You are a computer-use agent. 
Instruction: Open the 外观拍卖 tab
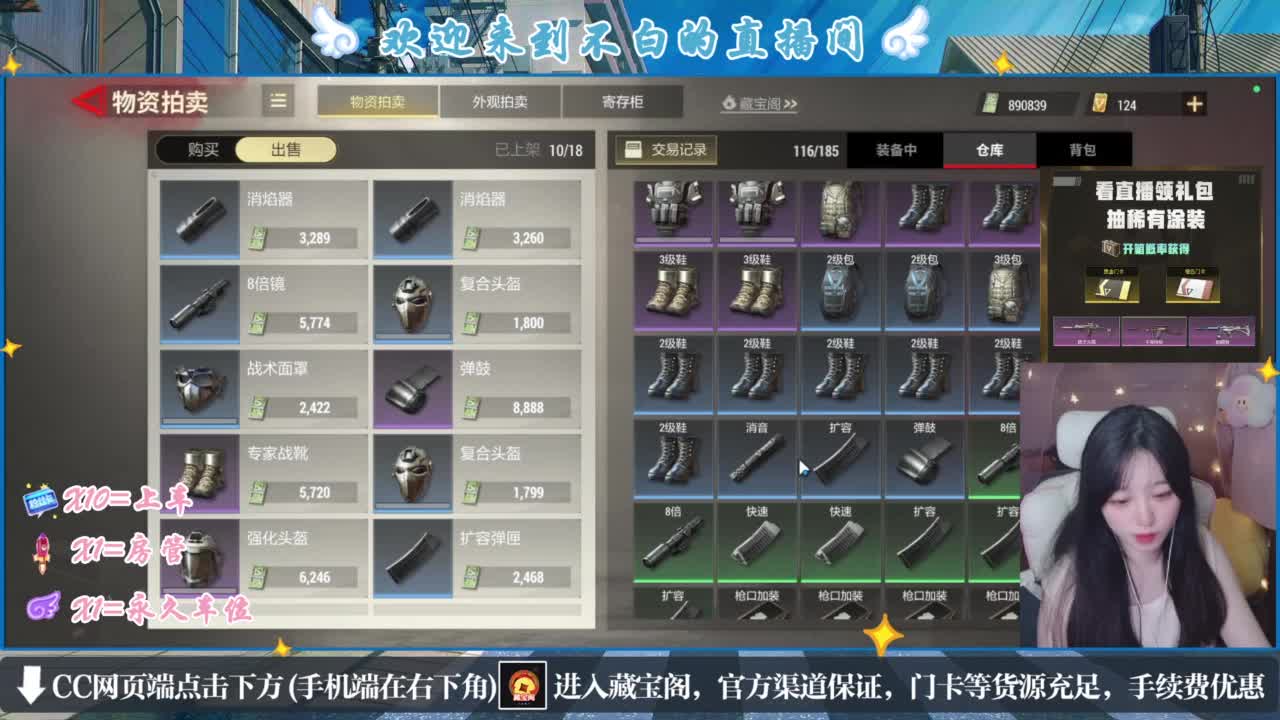pyautogui.click(x=498, y=101)
